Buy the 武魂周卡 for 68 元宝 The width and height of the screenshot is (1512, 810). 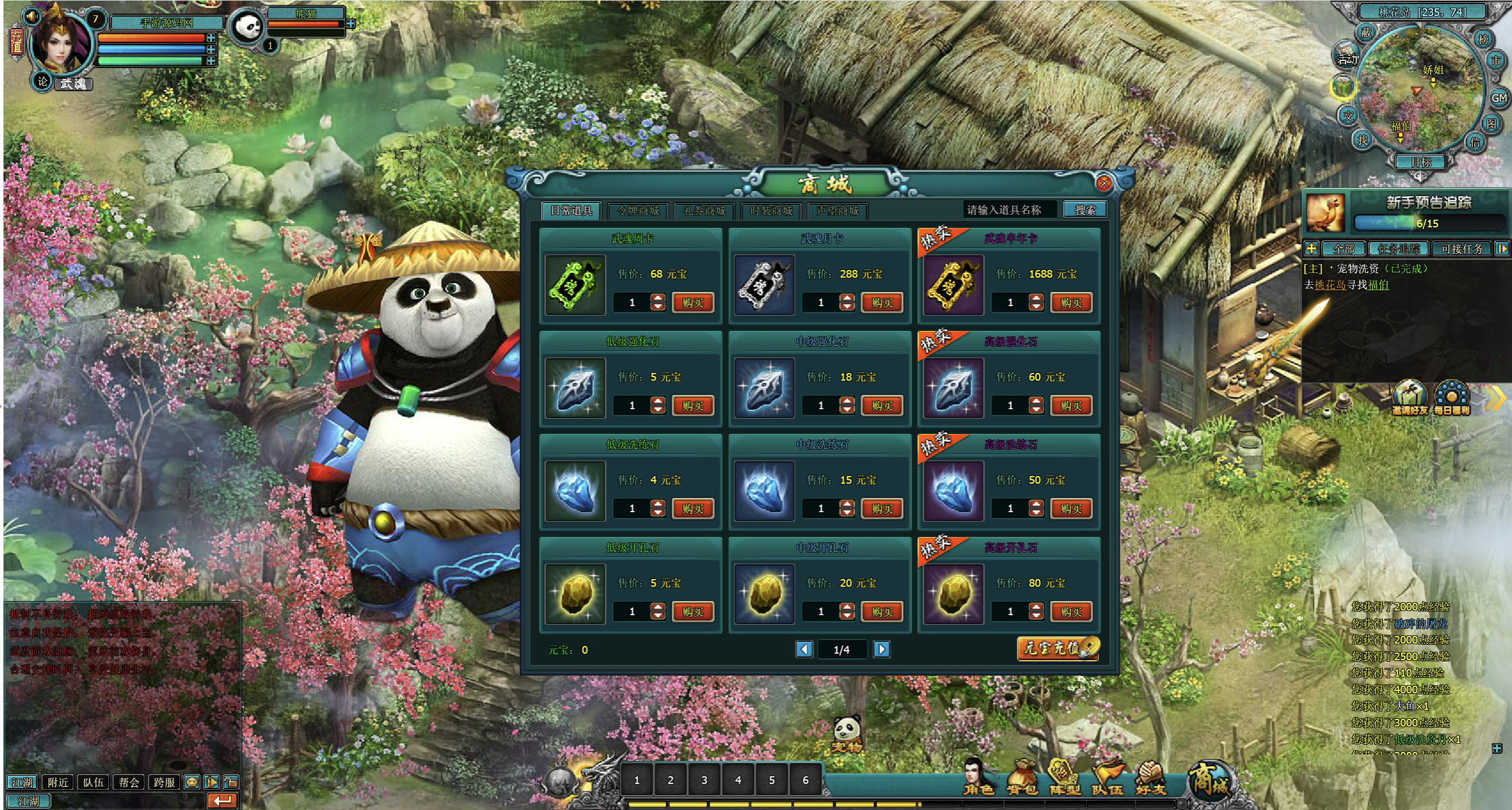click(692, 303)
